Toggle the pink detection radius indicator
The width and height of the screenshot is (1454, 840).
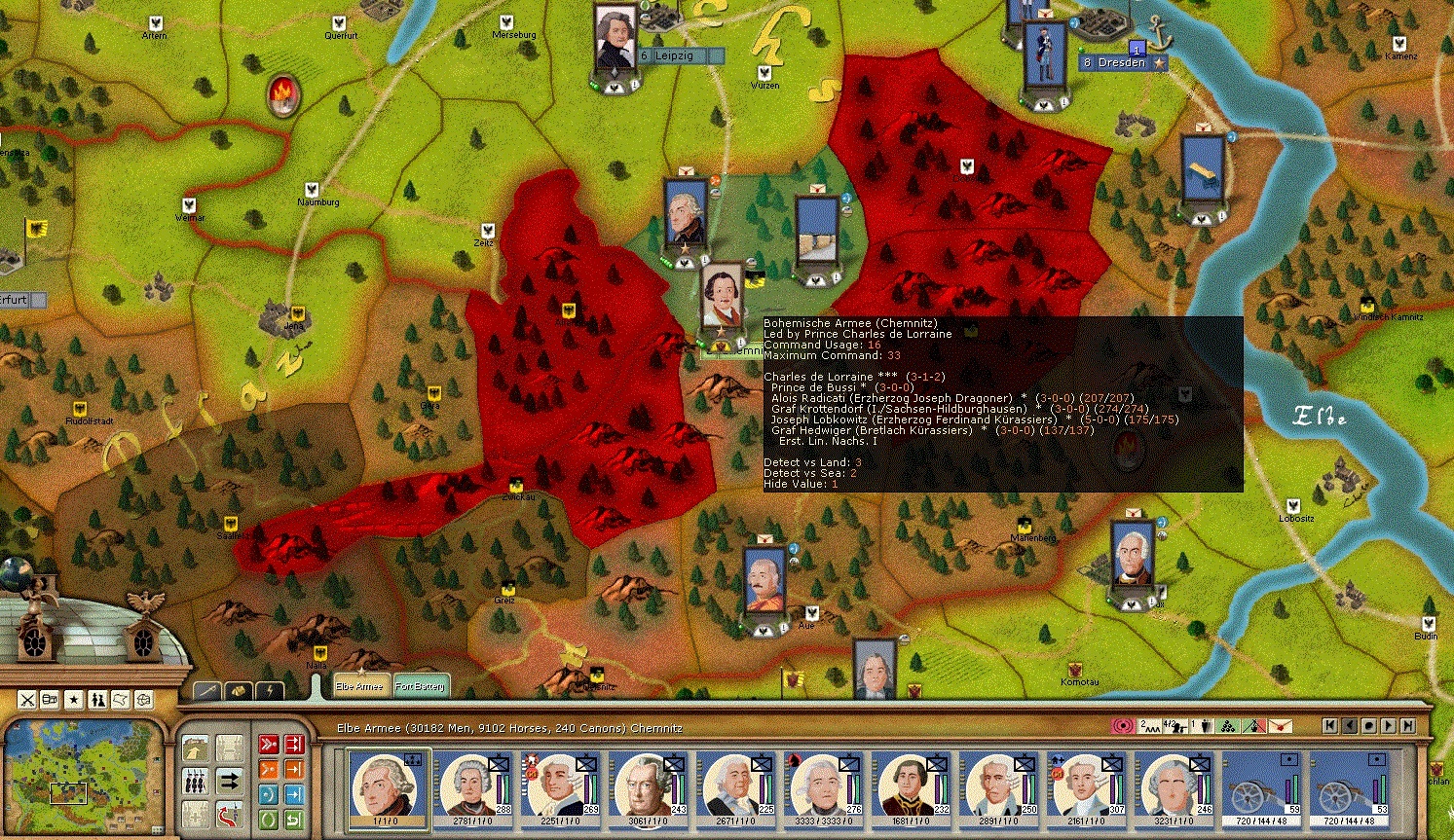1122,726
